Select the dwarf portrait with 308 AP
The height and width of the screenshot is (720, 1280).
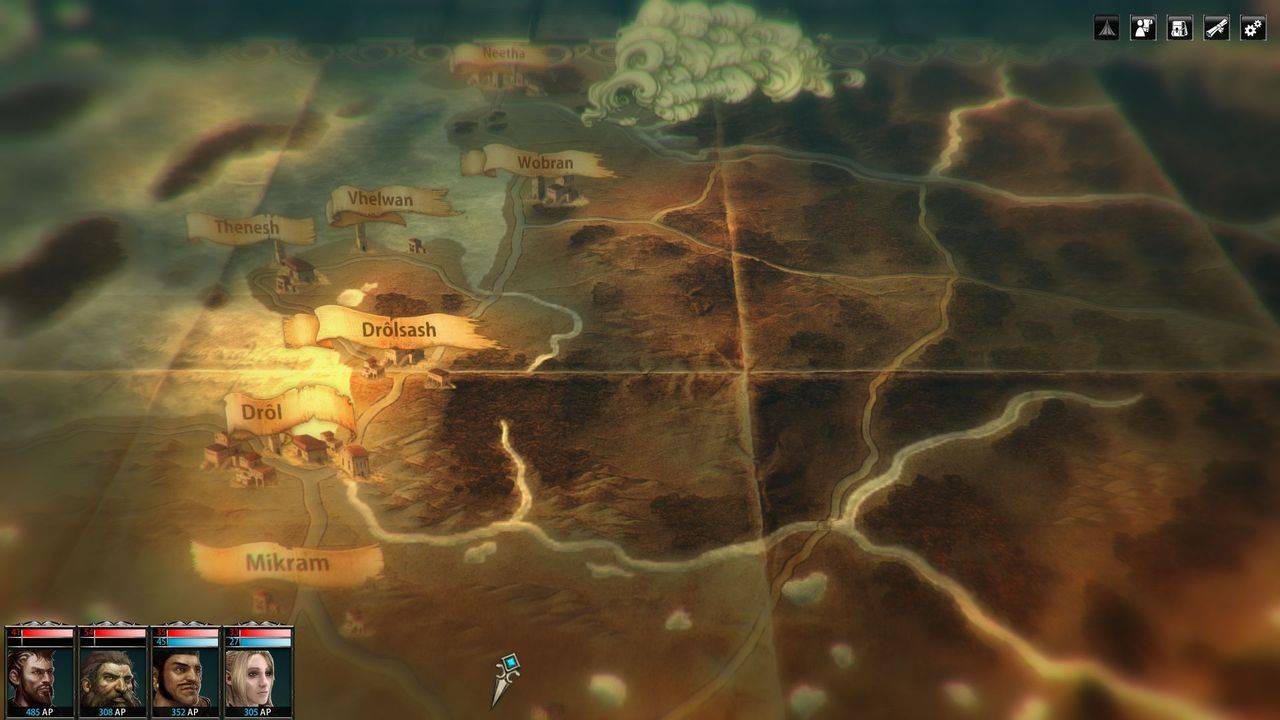[113, 676]
